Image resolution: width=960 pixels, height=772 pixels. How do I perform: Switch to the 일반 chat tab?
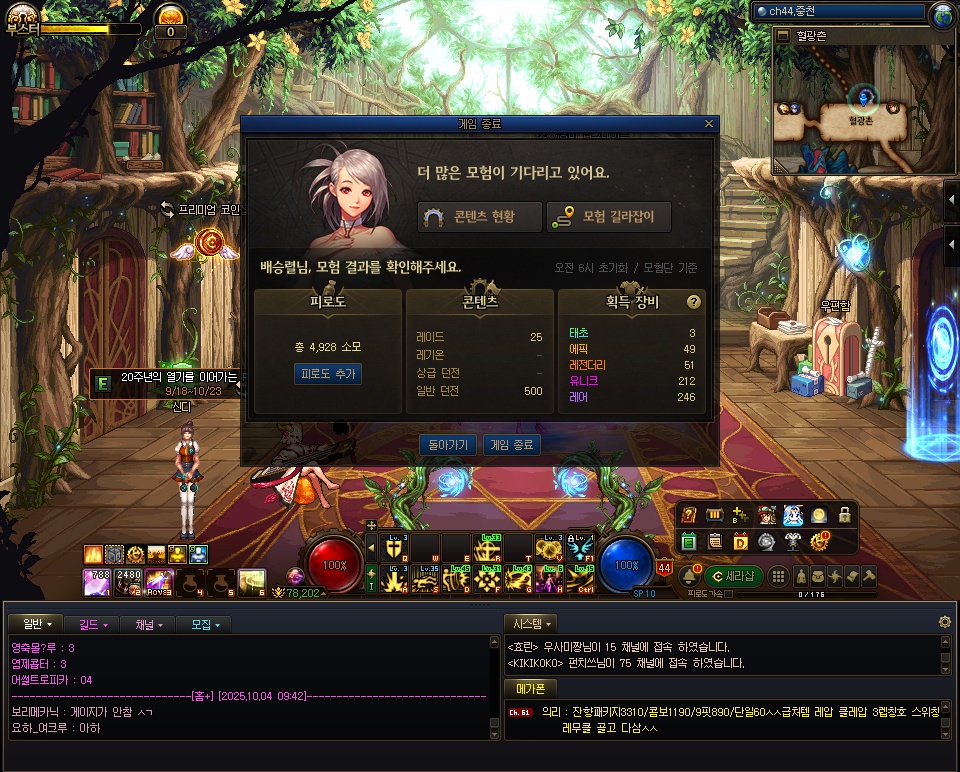[x=35, y=624]
